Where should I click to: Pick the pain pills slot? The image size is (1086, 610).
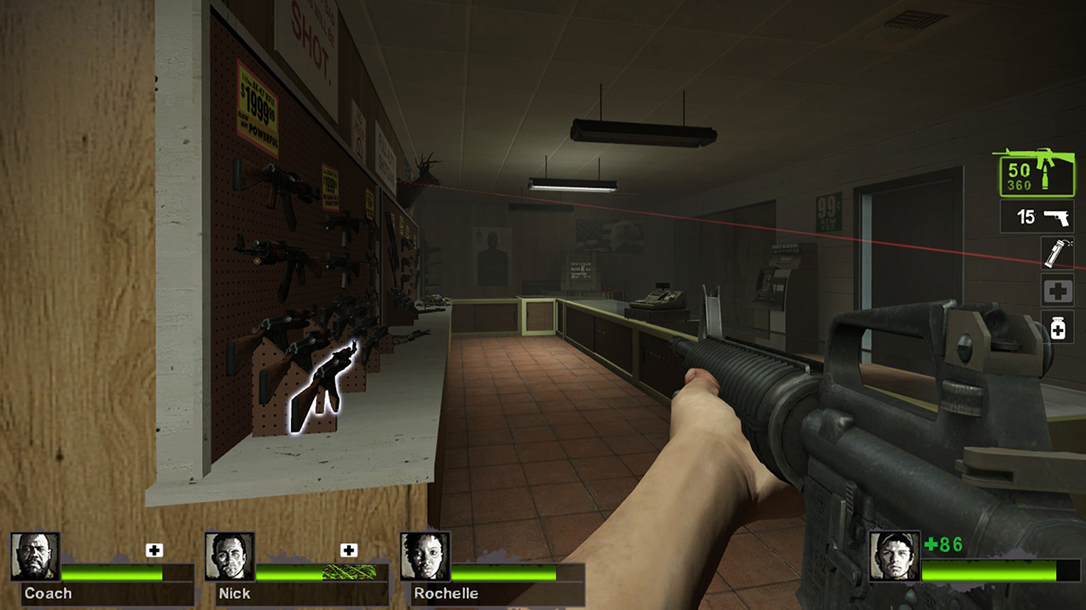coord(1057,326)
